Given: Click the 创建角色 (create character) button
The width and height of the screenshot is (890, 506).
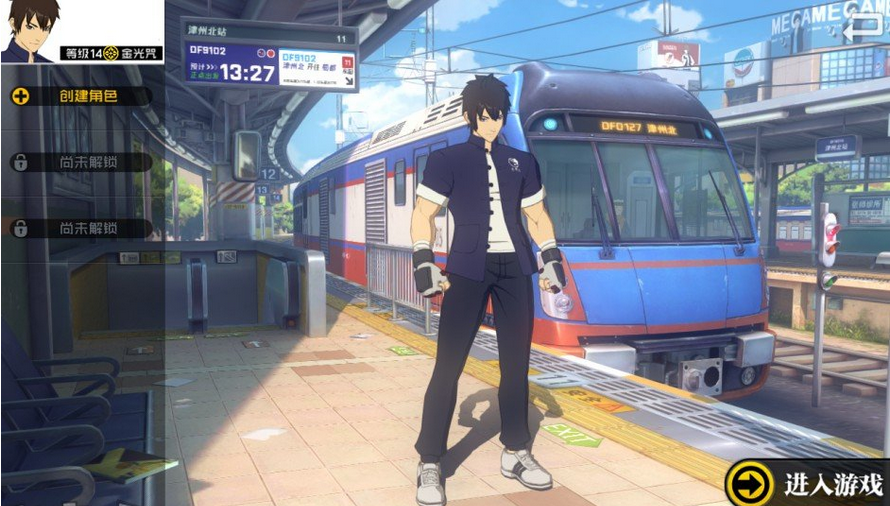Looking at the screenshot, I should tap(80, 97).
